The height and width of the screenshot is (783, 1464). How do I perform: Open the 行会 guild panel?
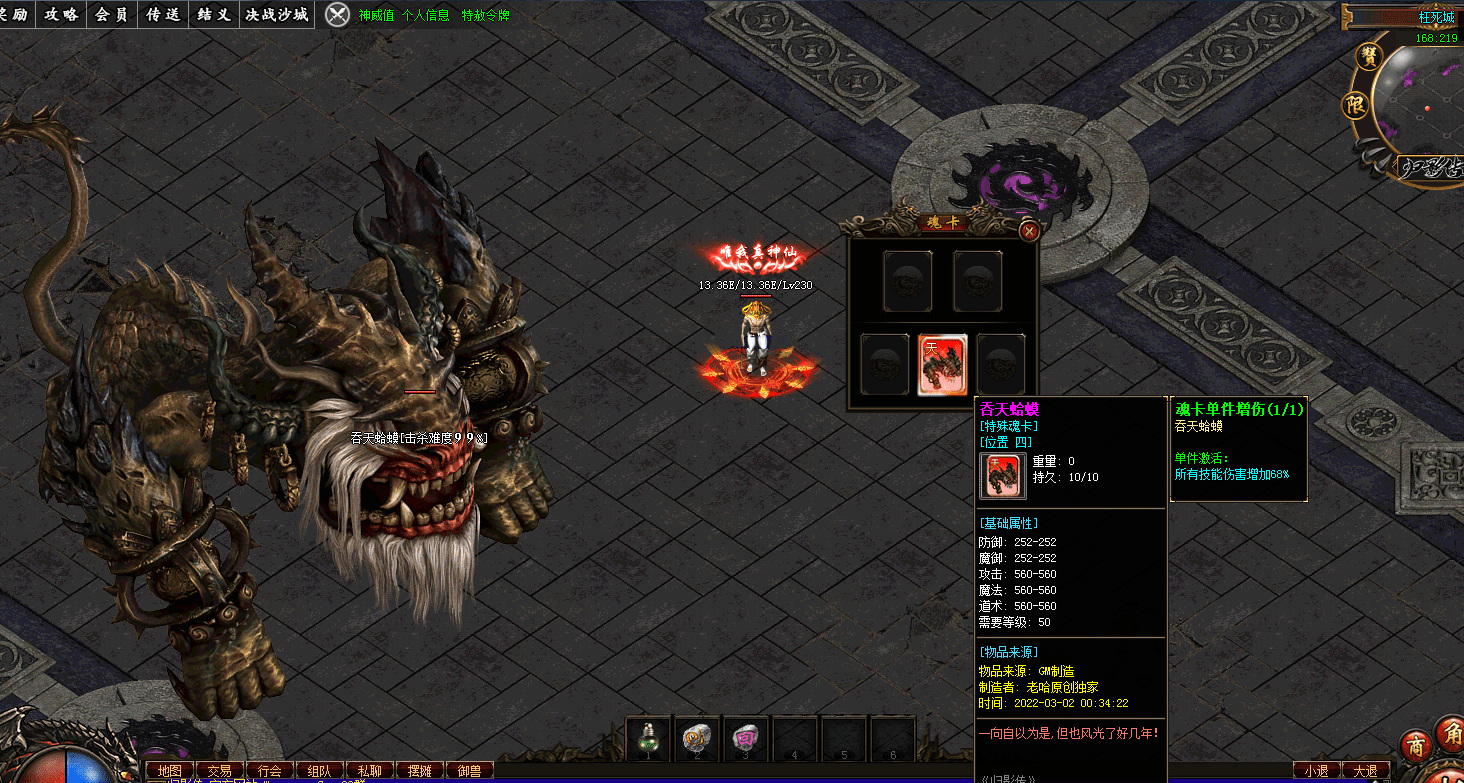[x=270, y=771]
